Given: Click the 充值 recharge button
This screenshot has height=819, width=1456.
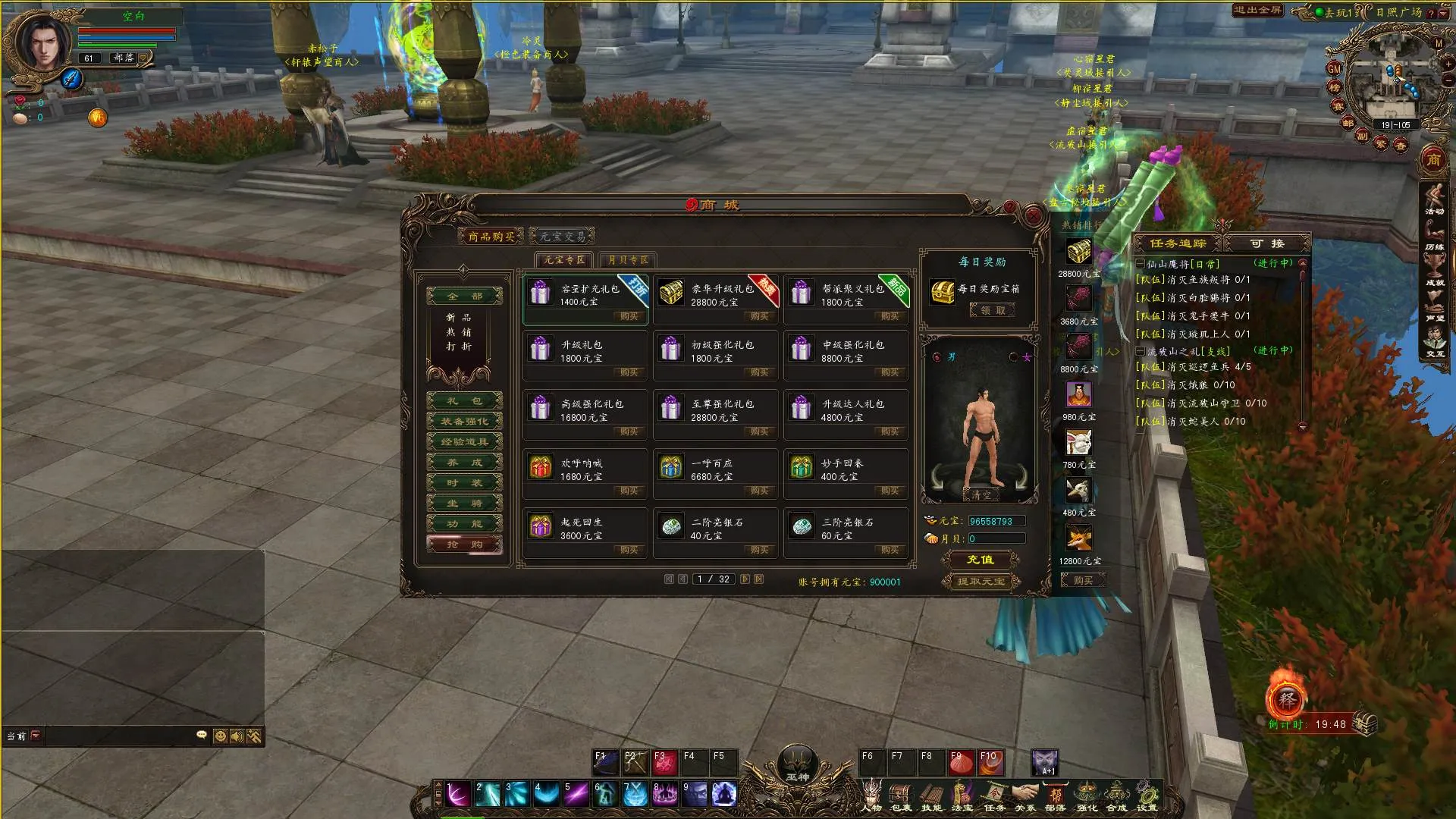Looking at the screenshot, I should [x=980, y=560].
